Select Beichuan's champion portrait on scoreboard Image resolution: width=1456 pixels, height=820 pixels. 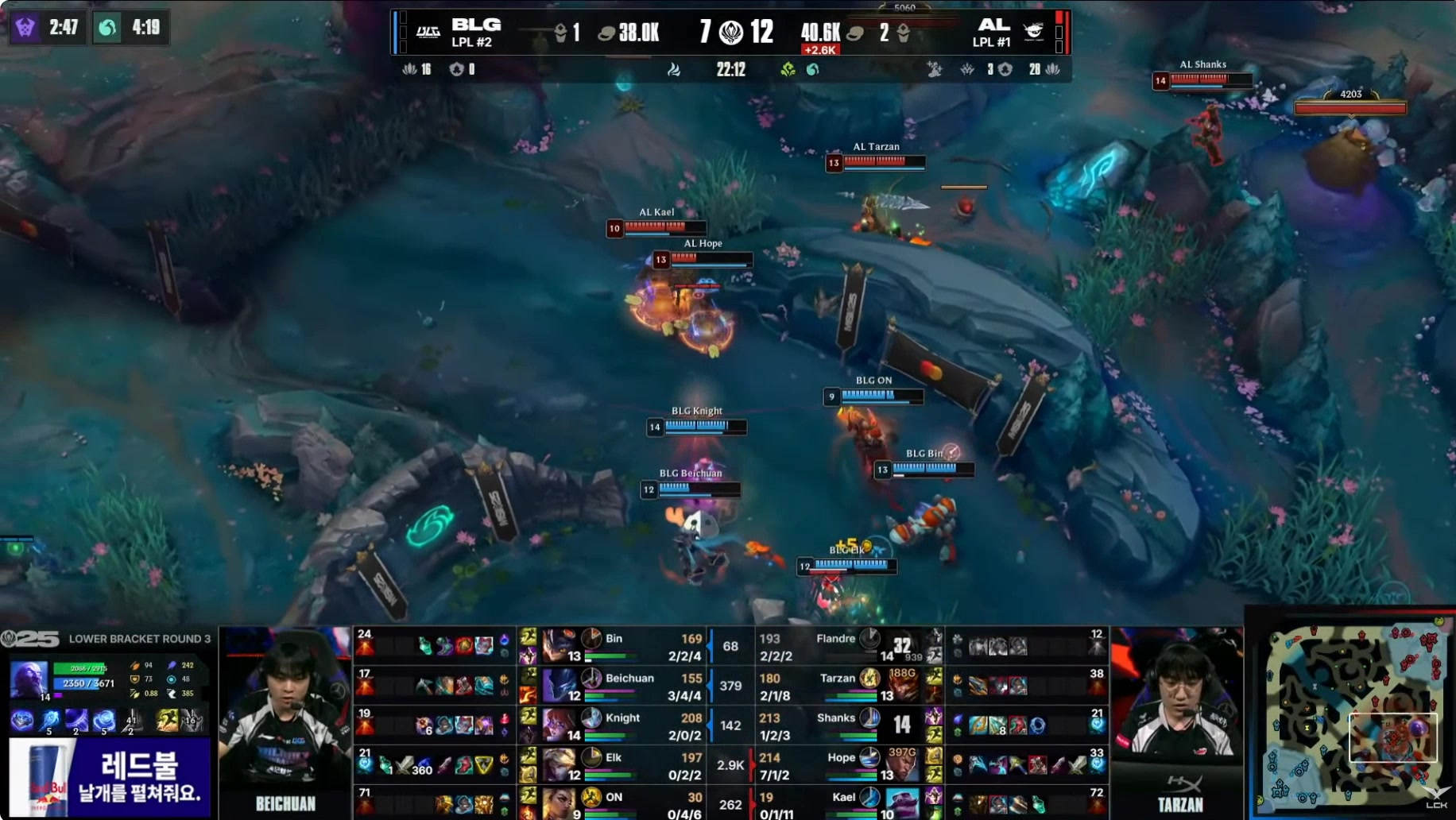(x=560, y=686)
